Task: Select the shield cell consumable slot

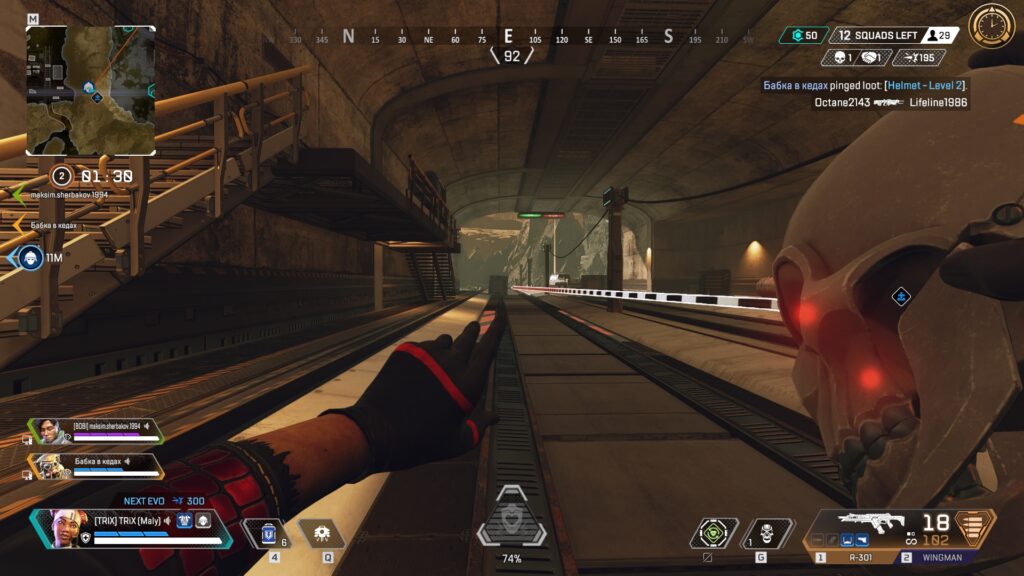Action: [269, 534]
